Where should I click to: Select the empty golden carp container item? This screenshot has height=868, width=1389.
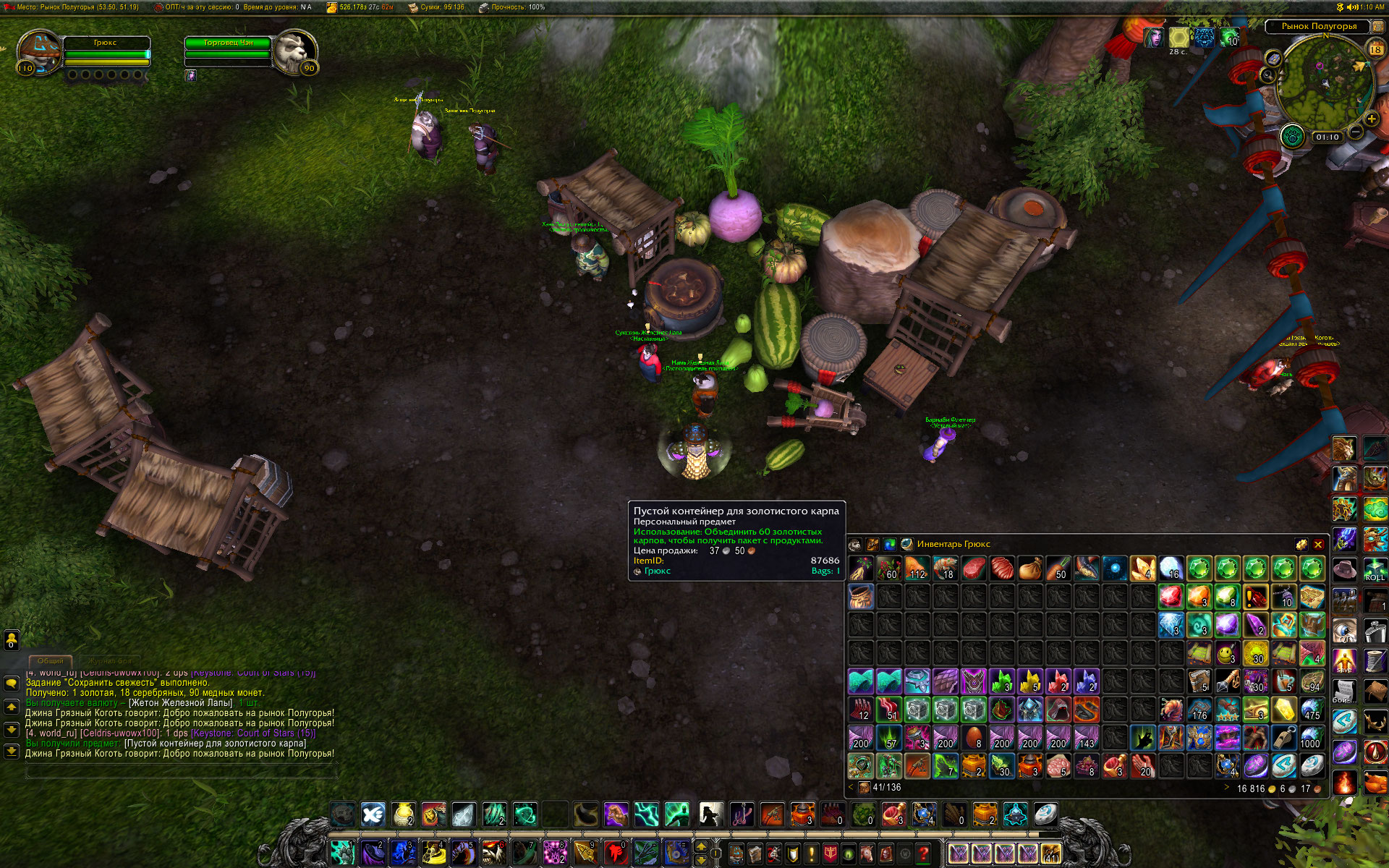[861, 597]
